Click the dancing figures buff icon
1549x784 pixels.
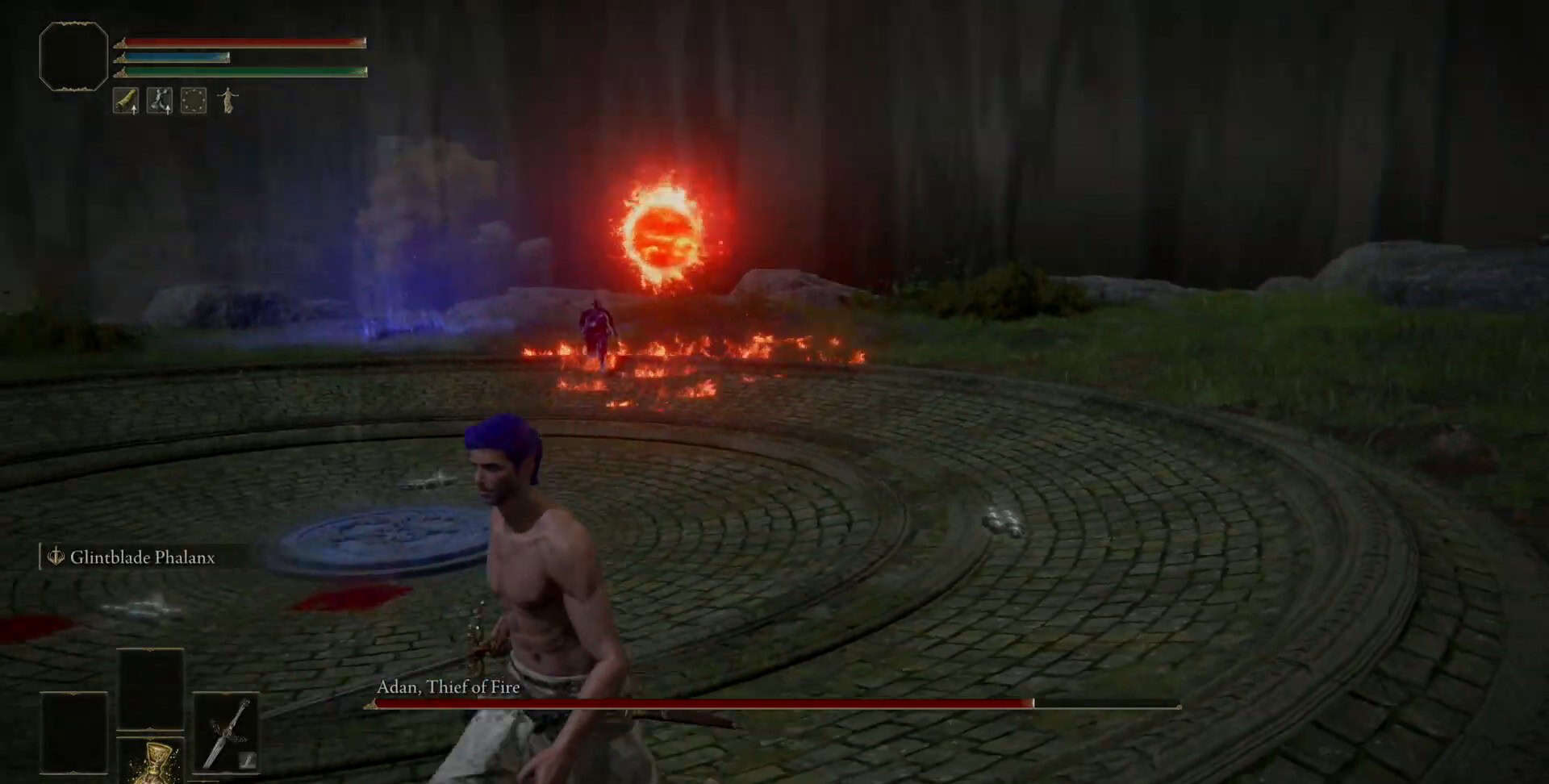pos(160,101)
